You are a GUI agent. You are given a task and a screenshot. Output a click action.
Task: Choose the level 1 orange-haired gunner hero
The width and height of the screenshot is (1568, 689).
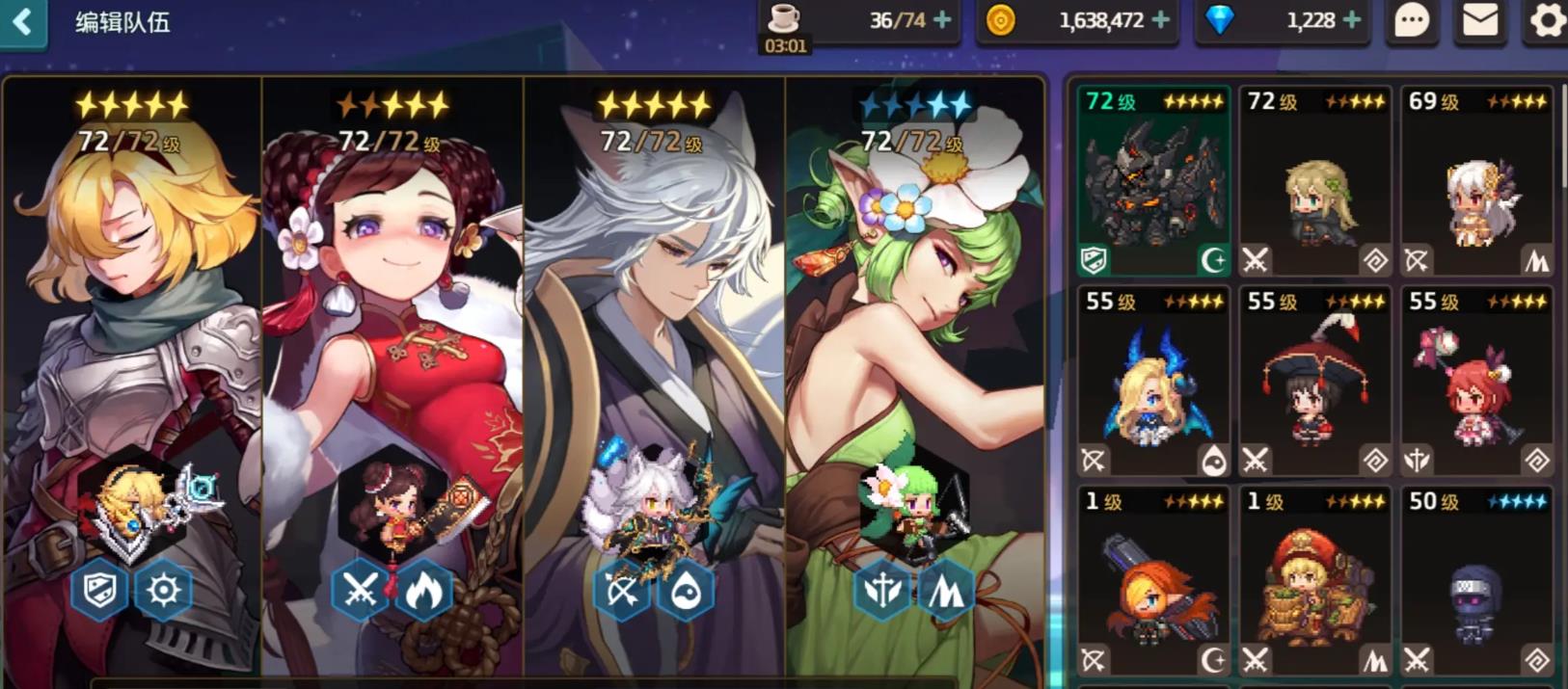1153,583
